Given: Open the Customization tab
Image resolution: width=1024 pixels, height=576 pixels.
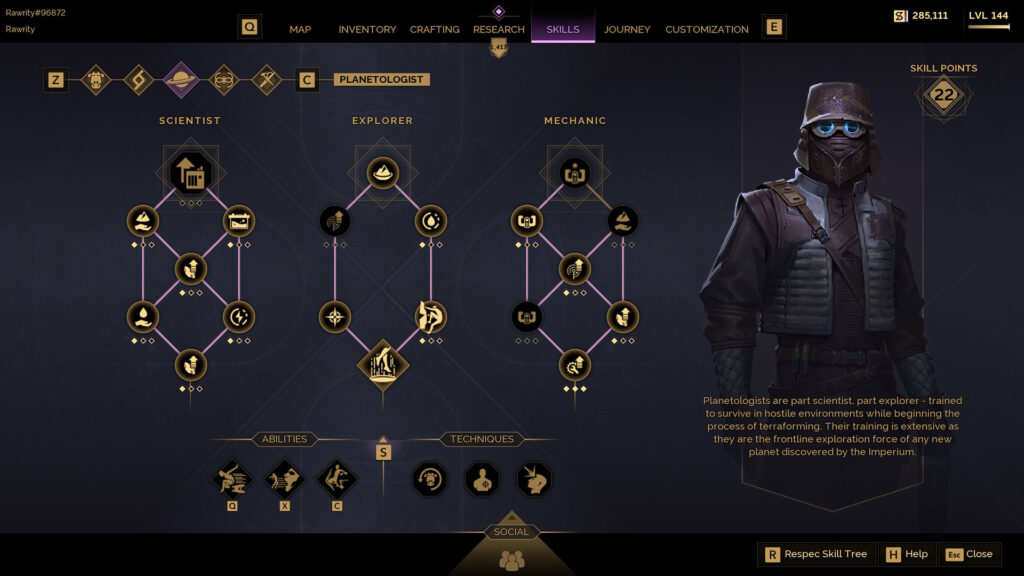Looking at the screenshot, I should click(707, 29).
